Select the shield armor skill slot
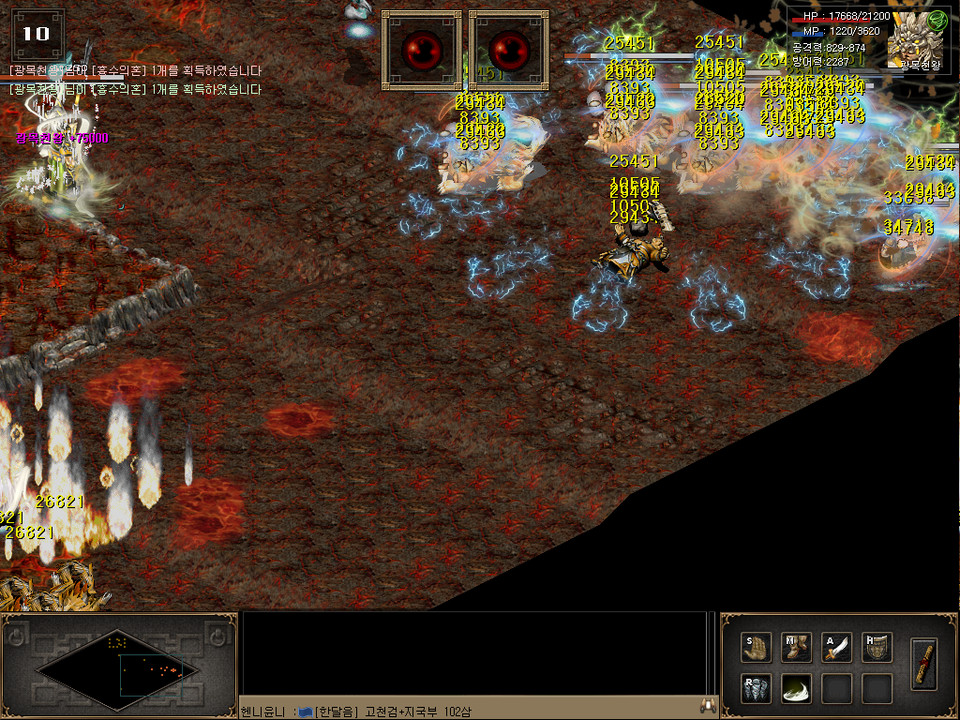Screen dimensions: 960x720 tap(877, 647)
